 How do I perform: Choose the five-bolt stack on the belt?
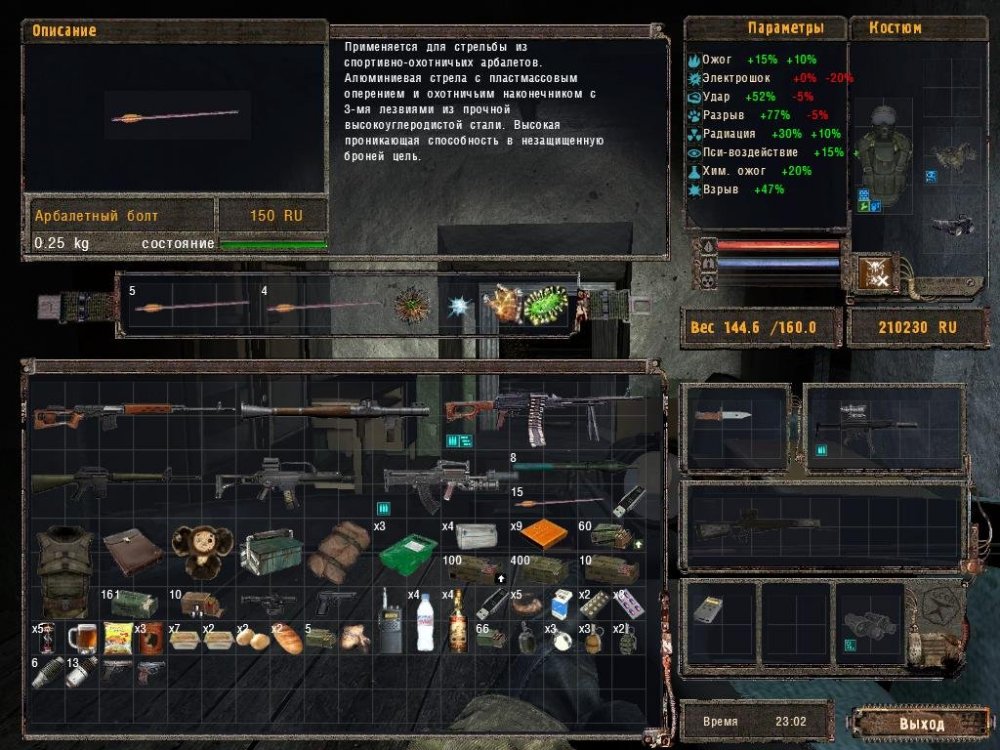click(x=190, y=304)
